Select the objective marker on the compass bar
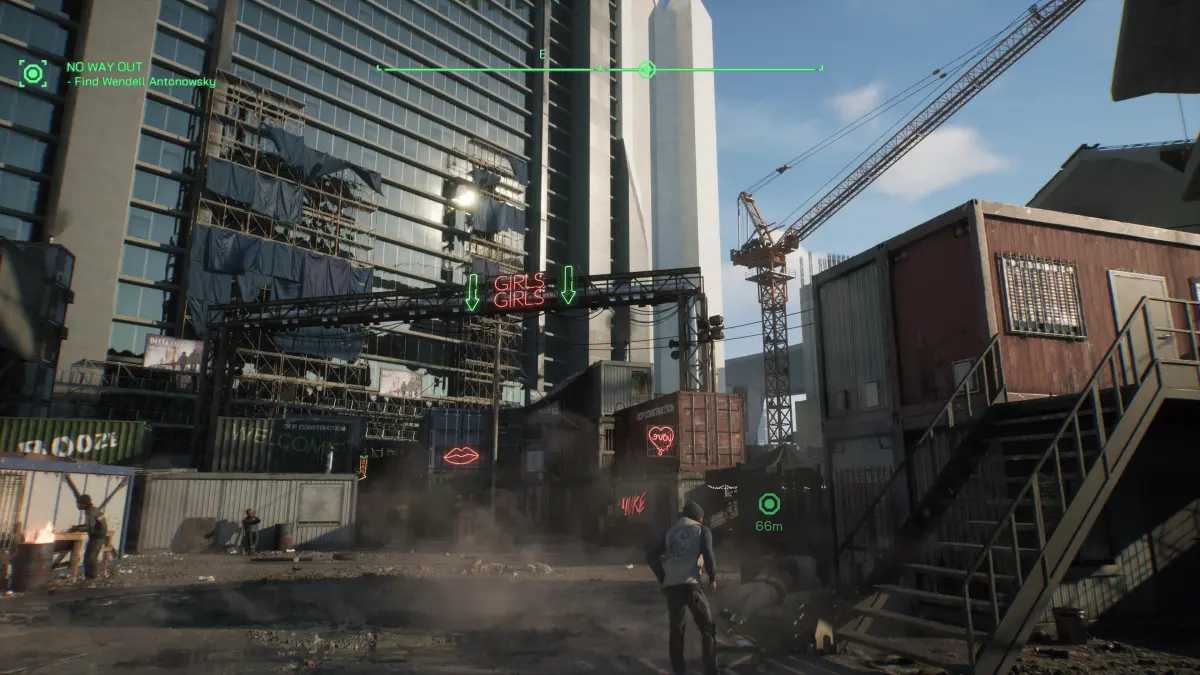This screenshot has height=675, width=1200. coord(646,69)
